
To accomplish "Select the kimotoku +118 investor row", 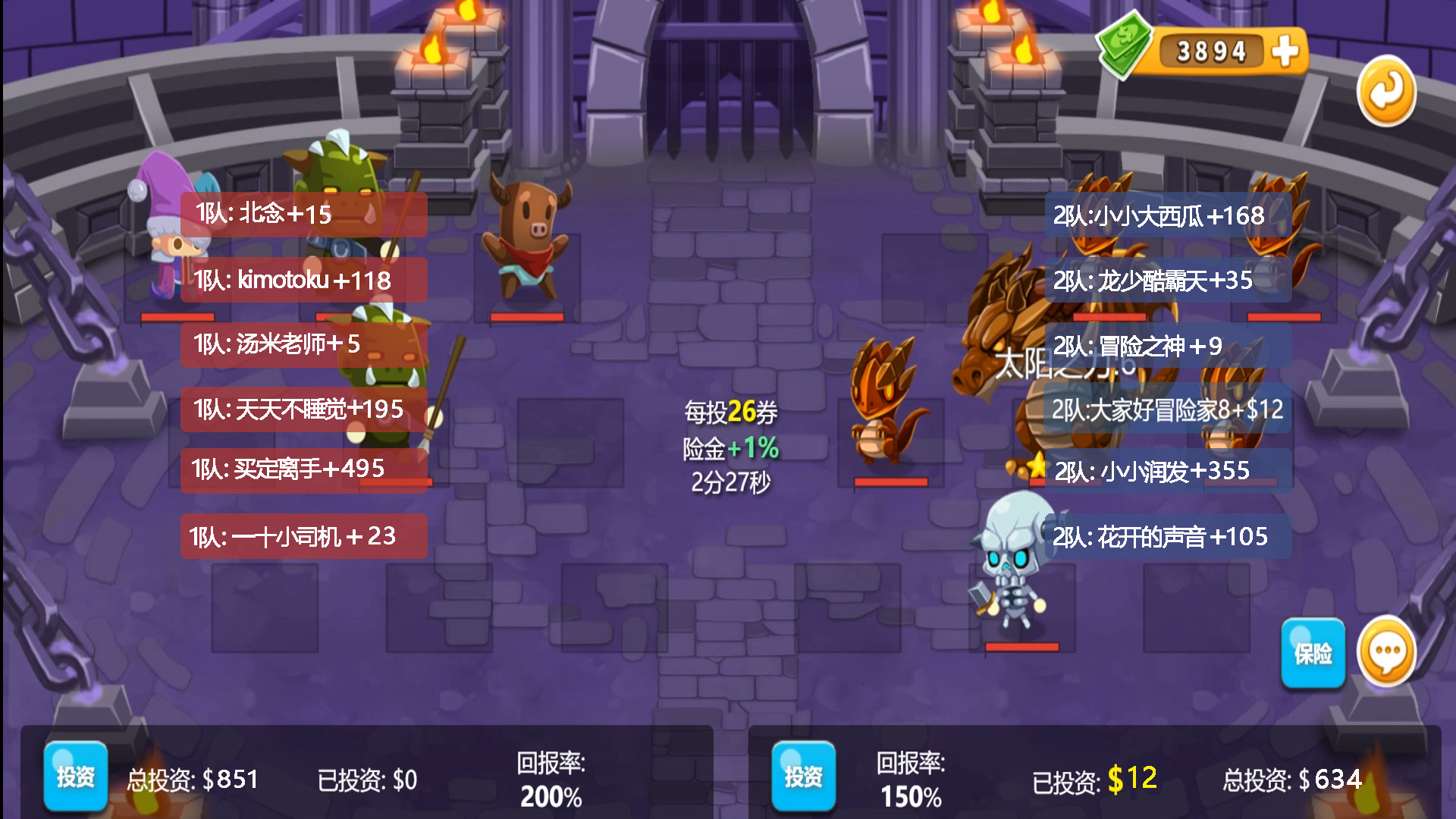I will pyautogui.click(x=303, y=280).
